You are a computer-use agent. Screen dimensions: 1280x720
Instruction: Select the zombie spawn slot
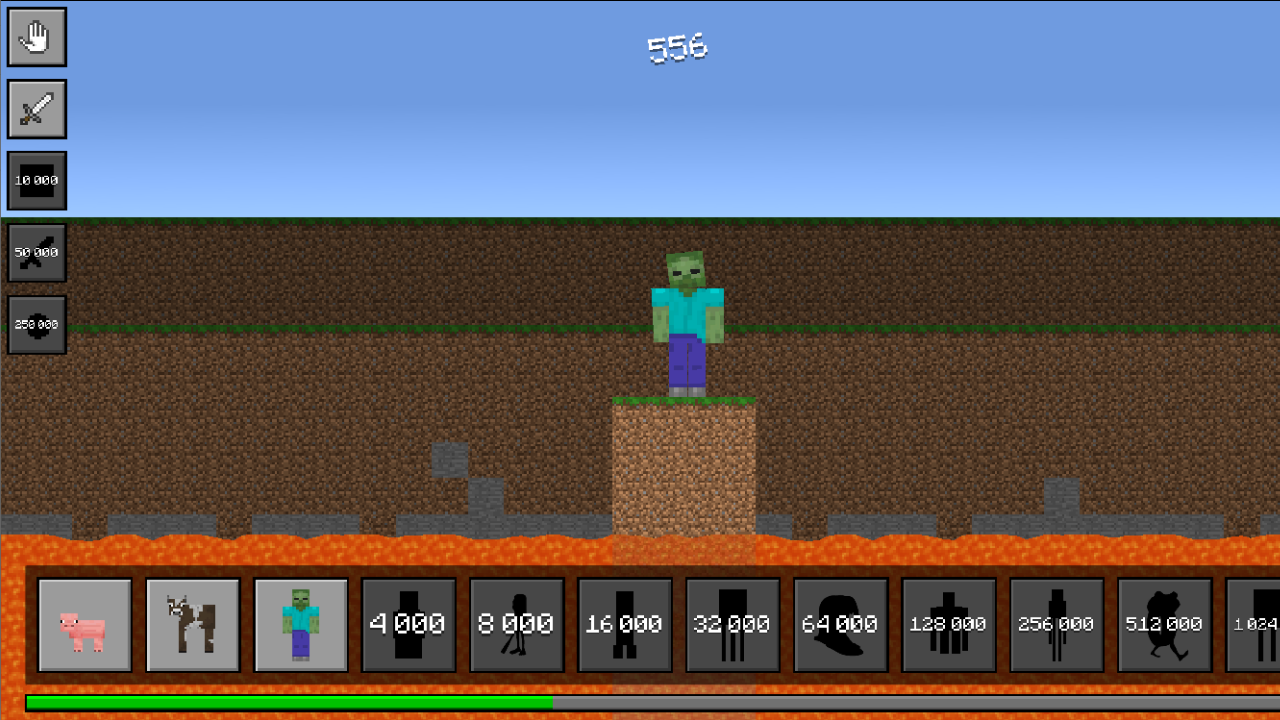pyautogui.click(x=301, y=625)
